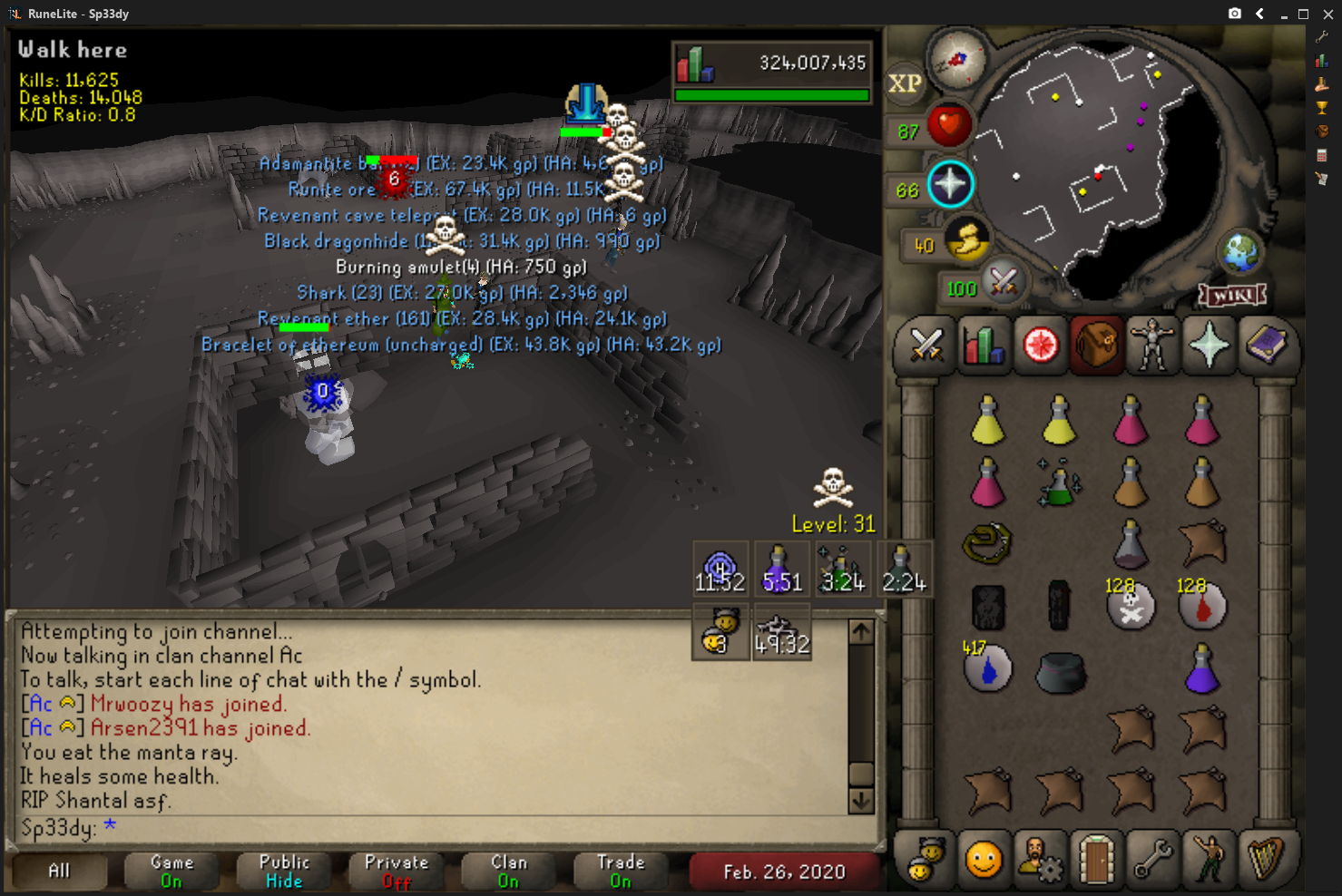Open the Combat Options tab
Viewport: 1342px width, 896px height.
point(926,346)
